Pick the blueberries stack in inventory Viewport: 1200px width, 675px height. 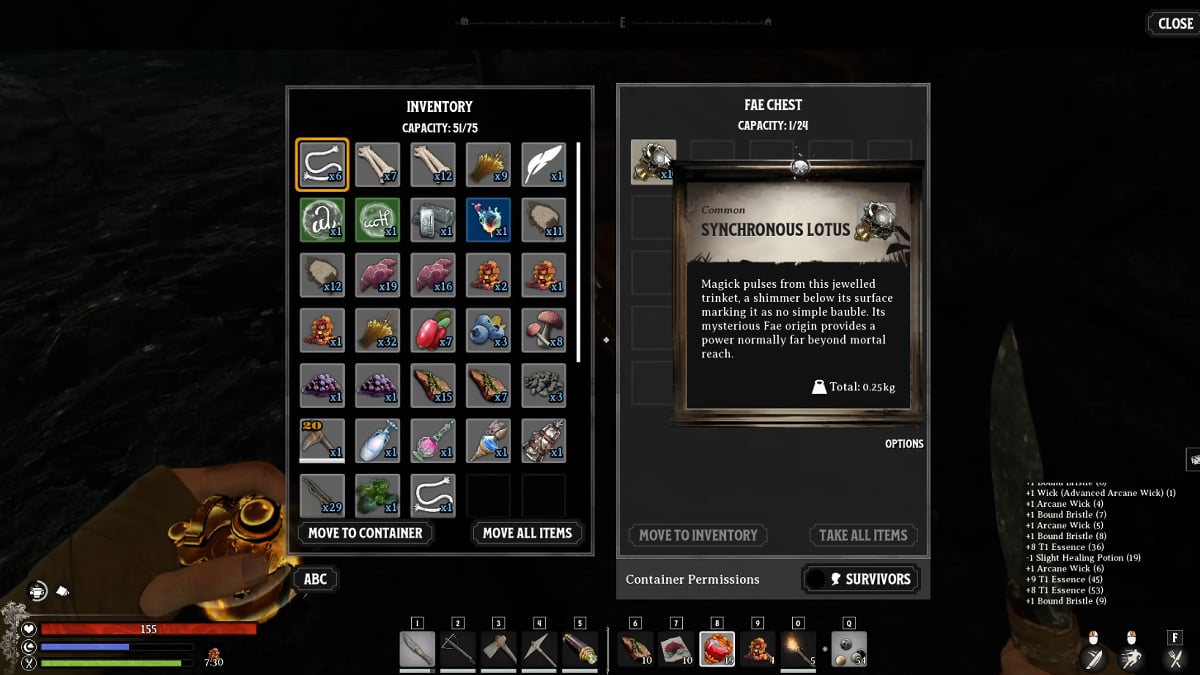[488, 329]
